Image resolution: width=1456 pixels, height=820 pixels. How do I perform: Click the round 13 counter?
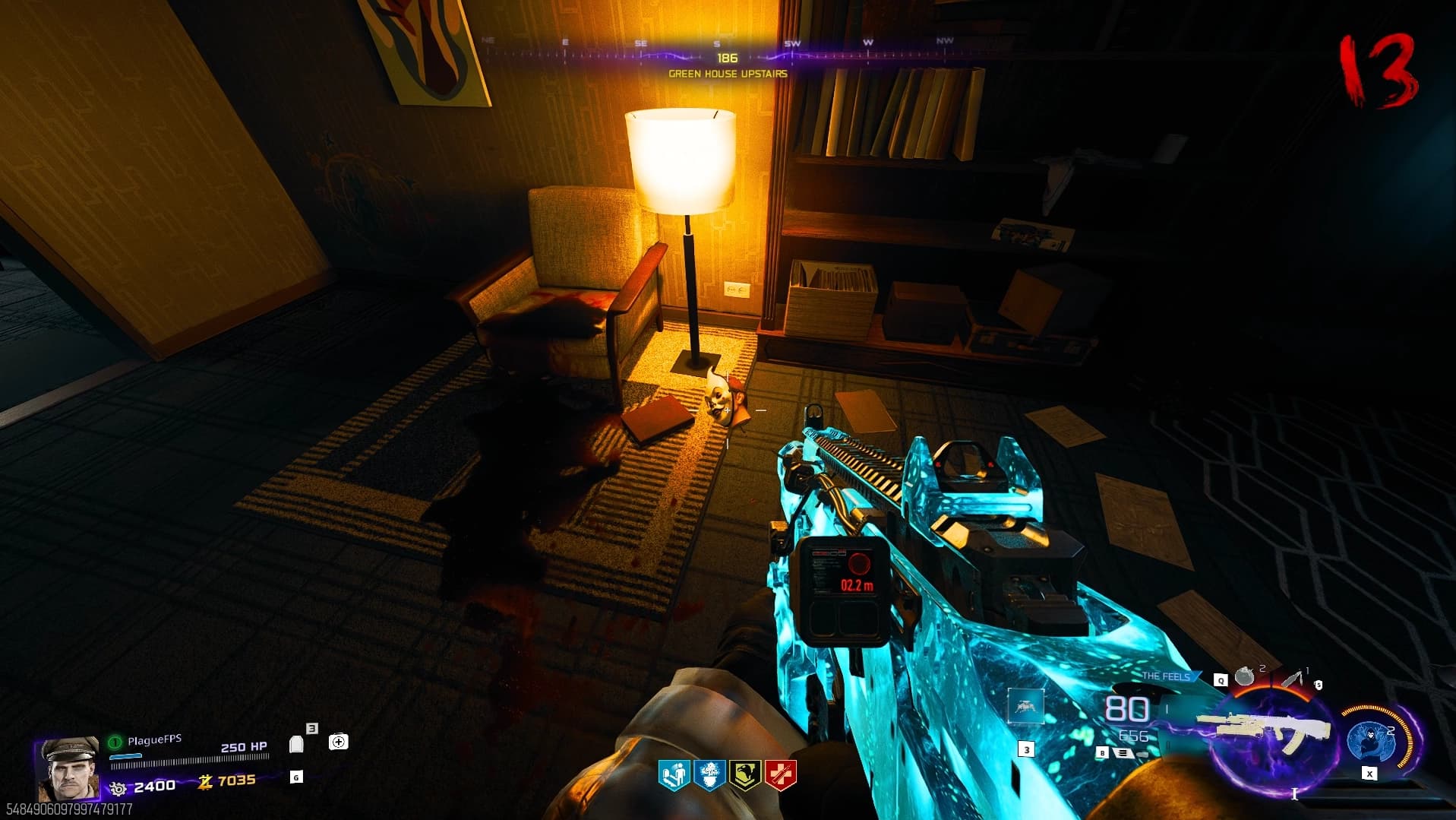(1377, 72)
